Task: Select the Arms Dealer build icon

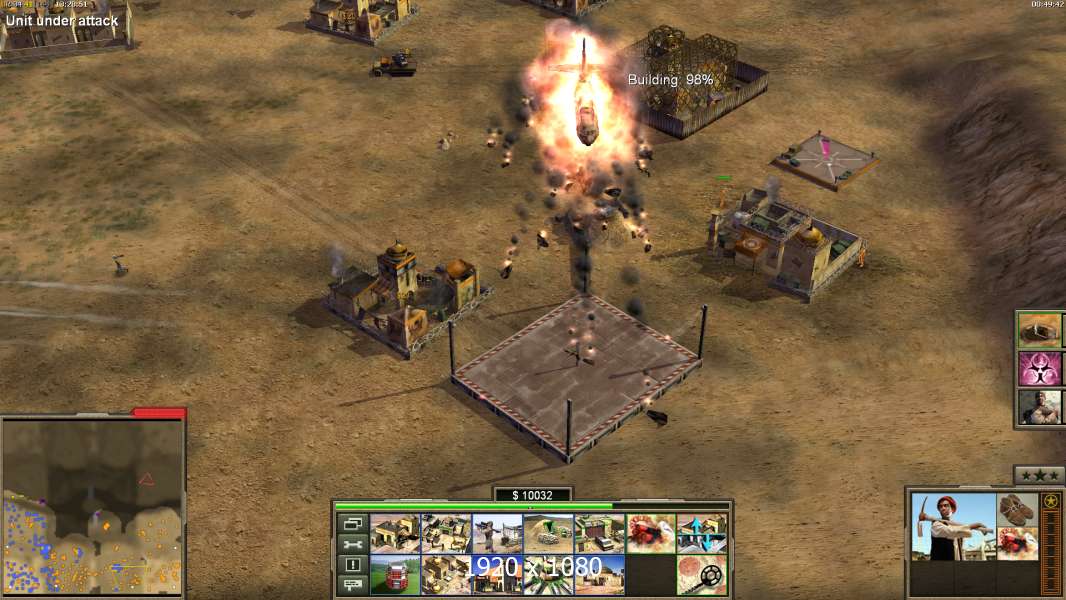Action: [599, 533]
